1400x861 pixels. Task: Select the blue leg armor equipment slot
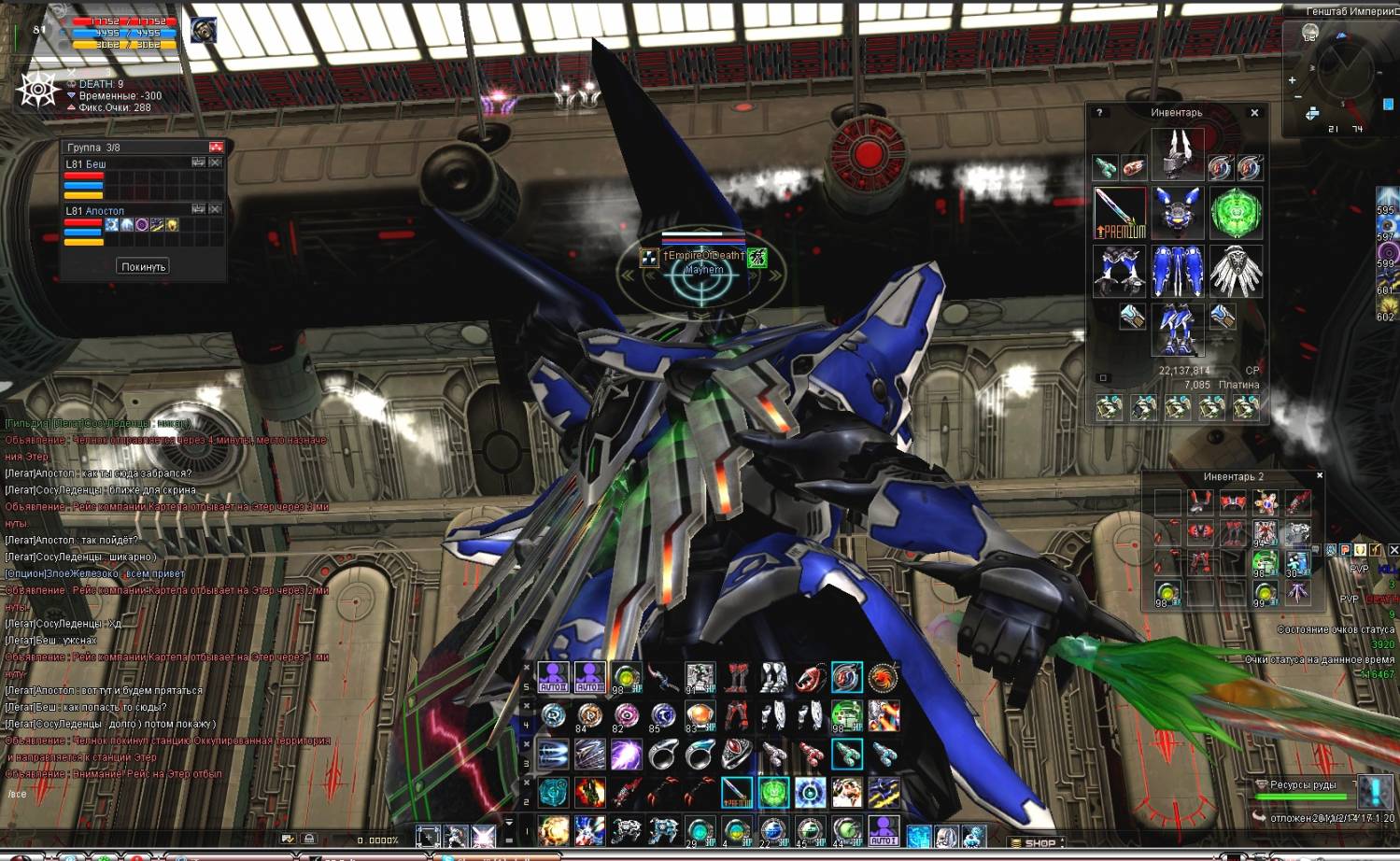[x=1177, y=271]
